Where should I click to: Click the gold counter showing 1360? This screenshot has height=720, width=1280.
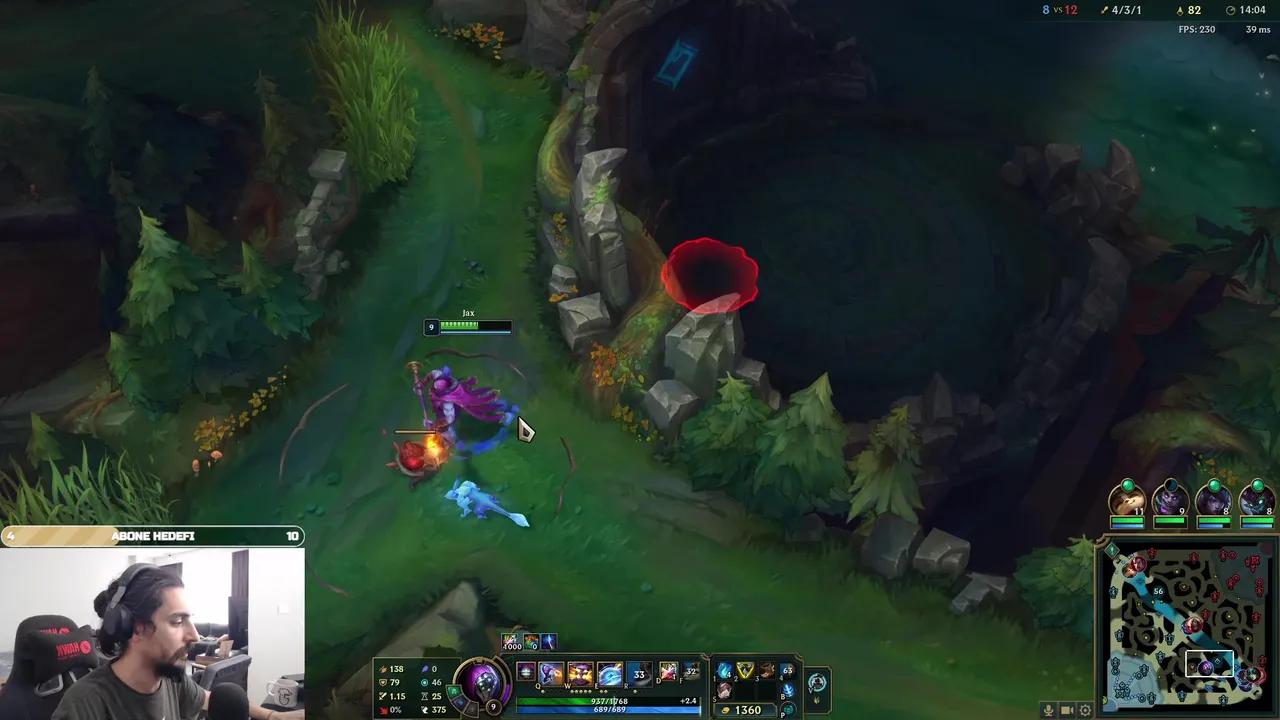coord(747,710)
